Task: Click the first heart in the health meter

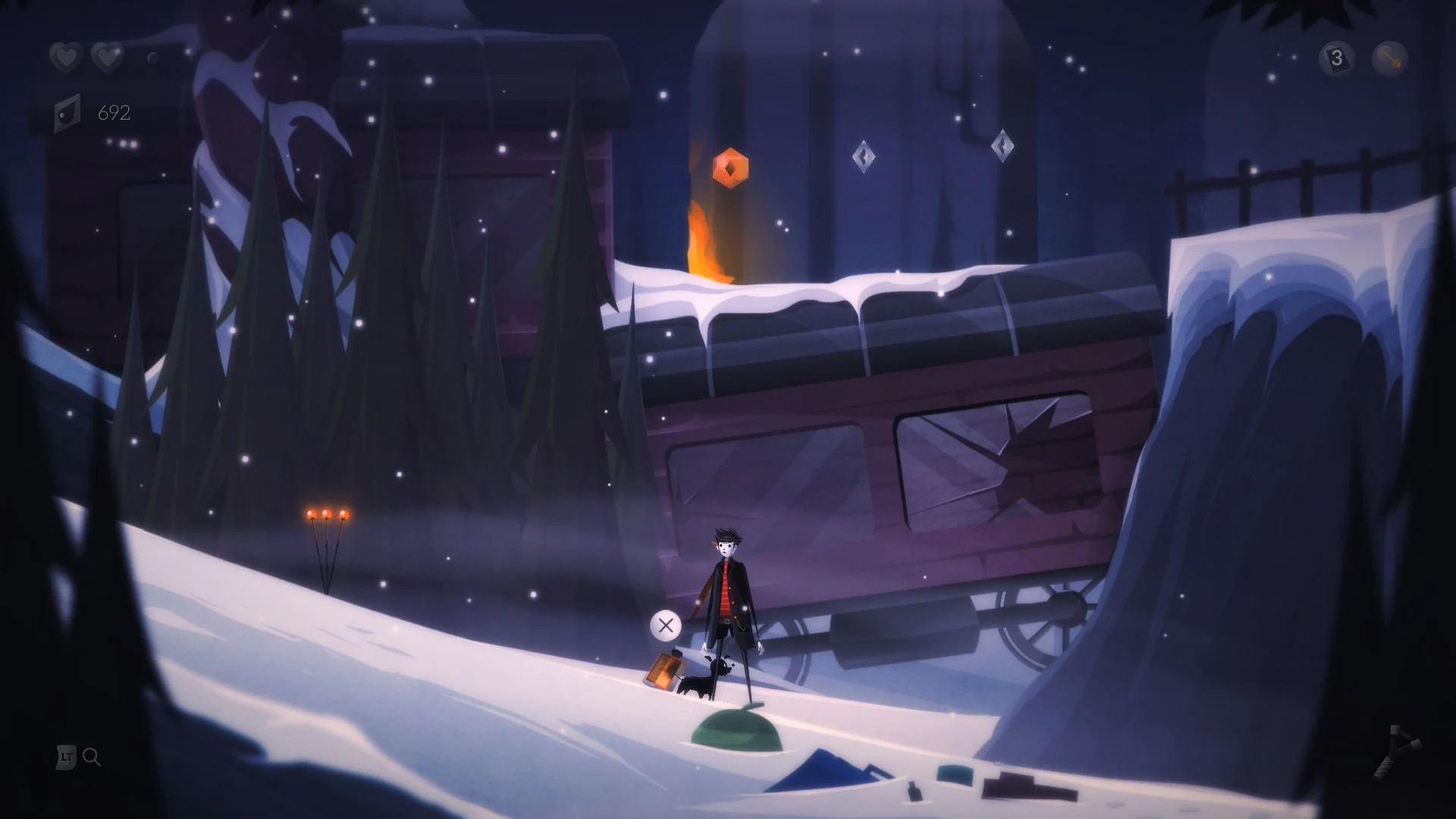Action: (65, 57)
